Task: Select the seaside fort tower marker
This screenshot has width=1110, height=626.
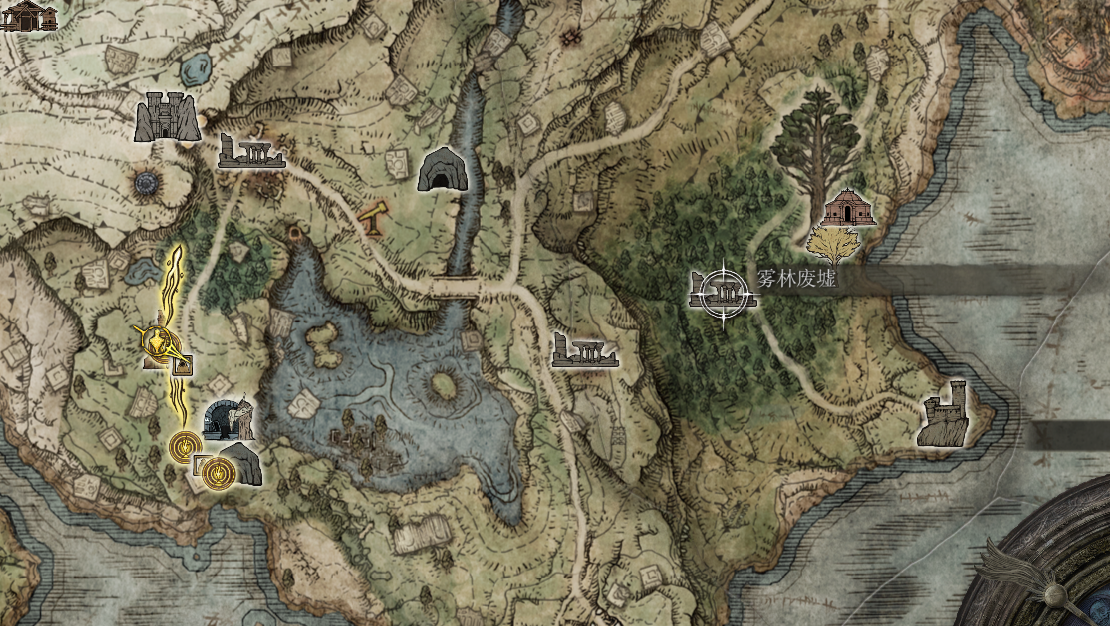Action: pos(944,414)
